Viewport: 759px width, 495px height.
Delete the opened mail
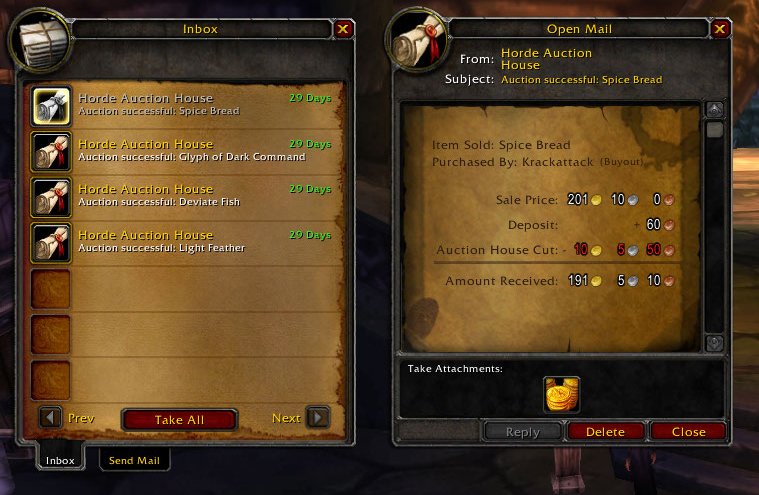pos(605,432)
